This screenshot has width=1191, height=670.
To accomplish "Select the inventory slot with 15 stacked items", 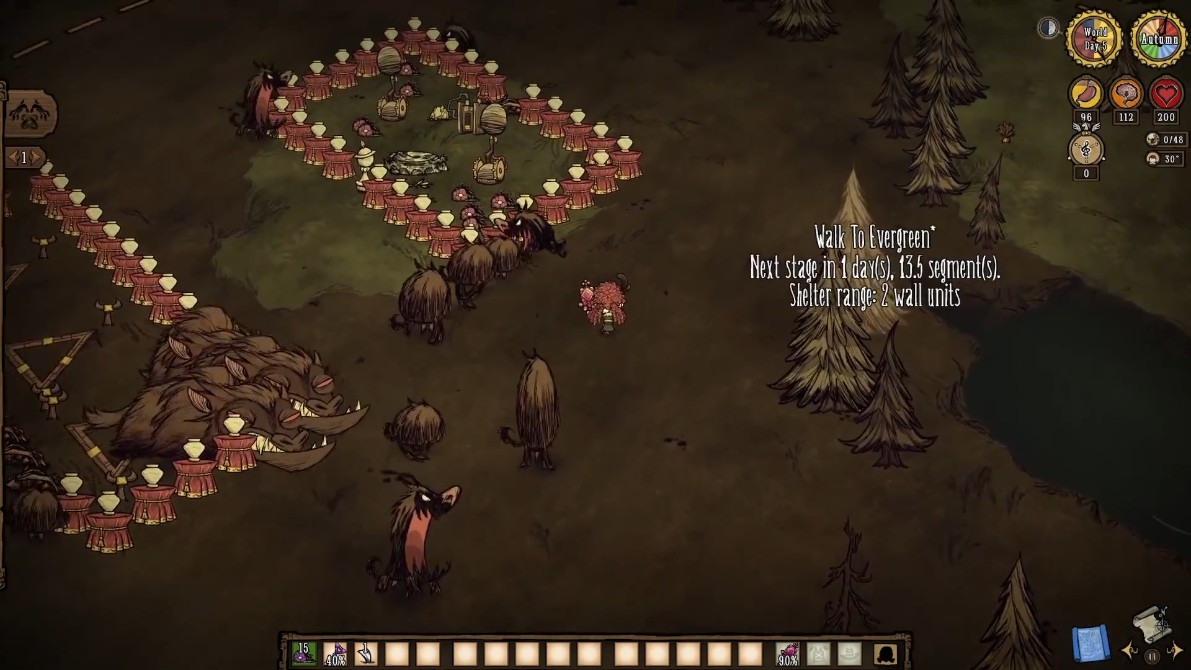I will (304, 653).
